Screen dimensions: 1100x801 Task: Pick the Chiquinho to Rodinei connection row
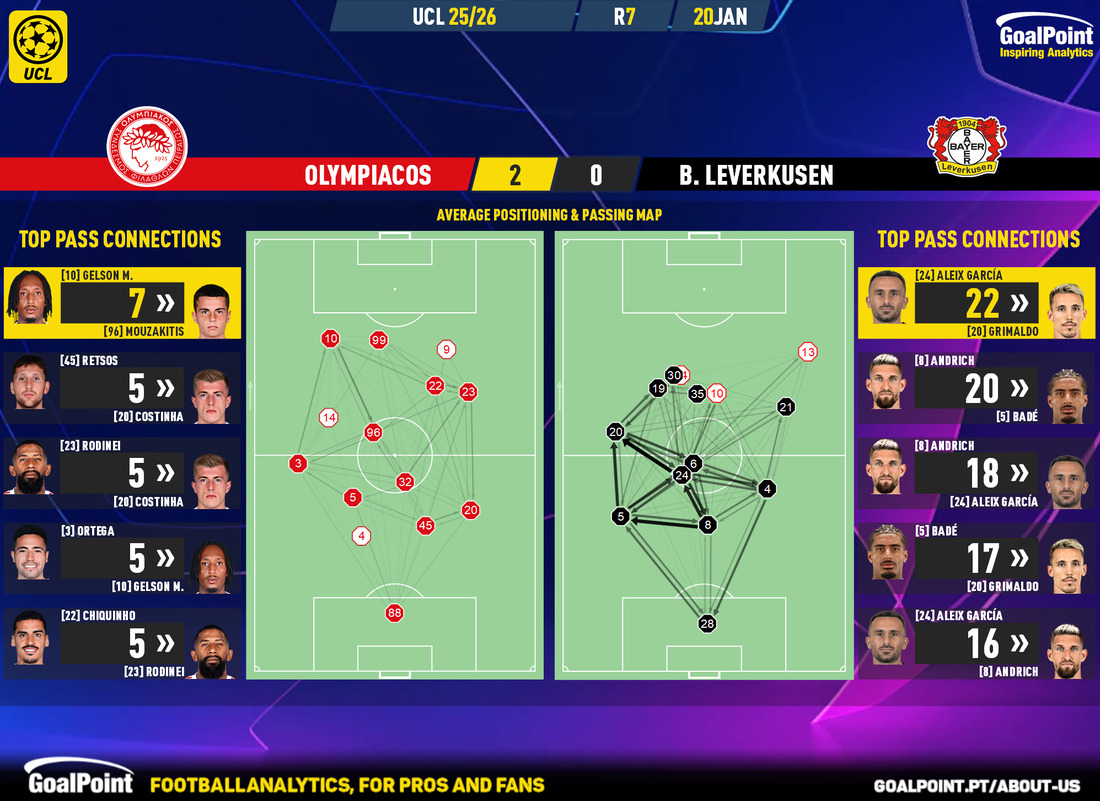point(121,643)
